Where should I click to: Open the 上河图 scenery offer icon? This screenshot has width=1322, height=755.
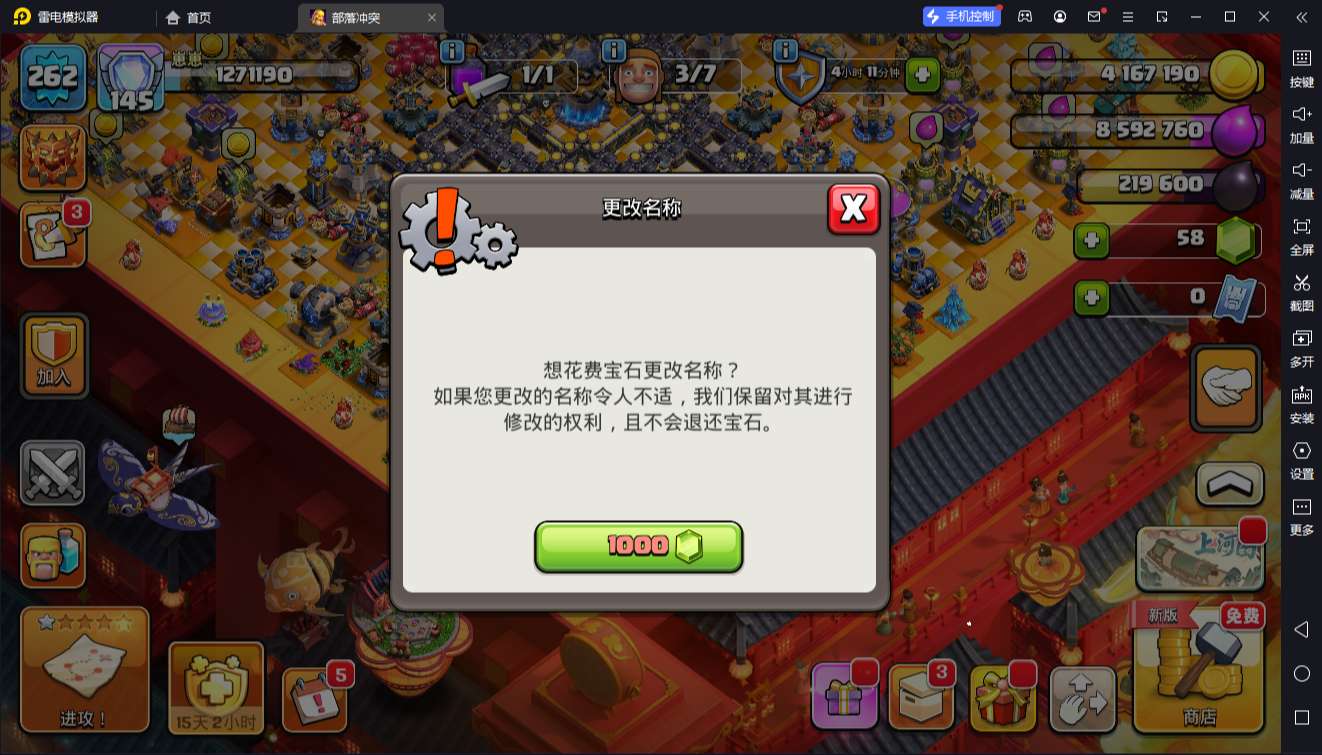(1200, 560)
